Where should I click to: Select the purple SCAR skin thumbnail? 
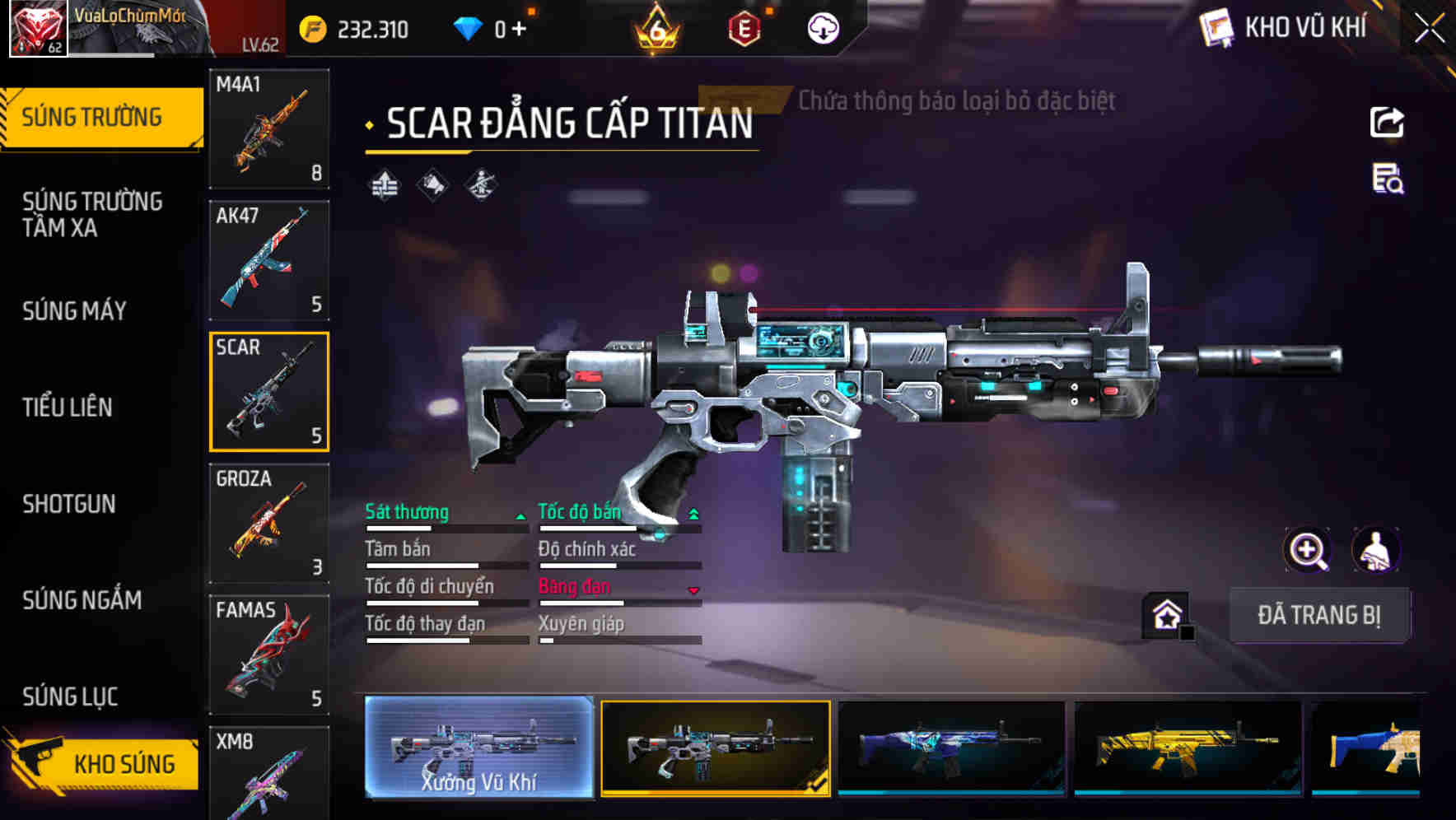click(x=951, y=748)
